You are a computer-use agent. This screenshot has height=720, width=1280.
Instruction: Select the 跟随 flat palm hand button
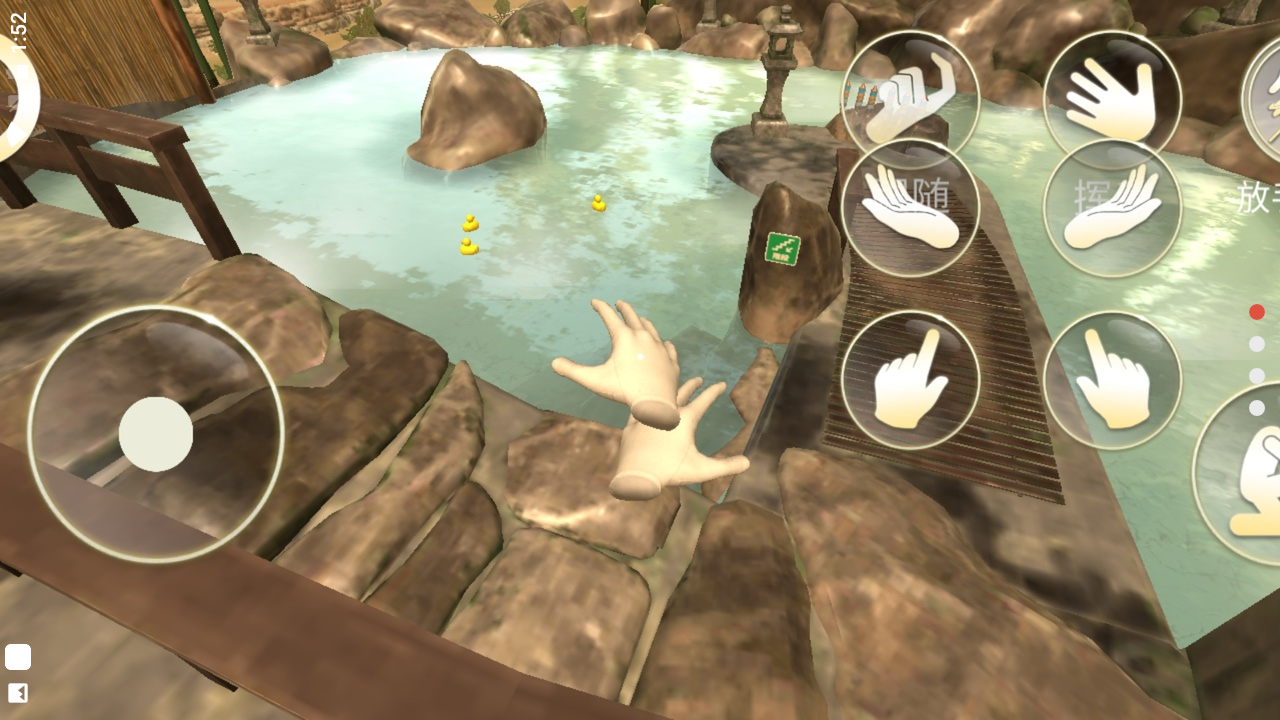click(910, 208)
